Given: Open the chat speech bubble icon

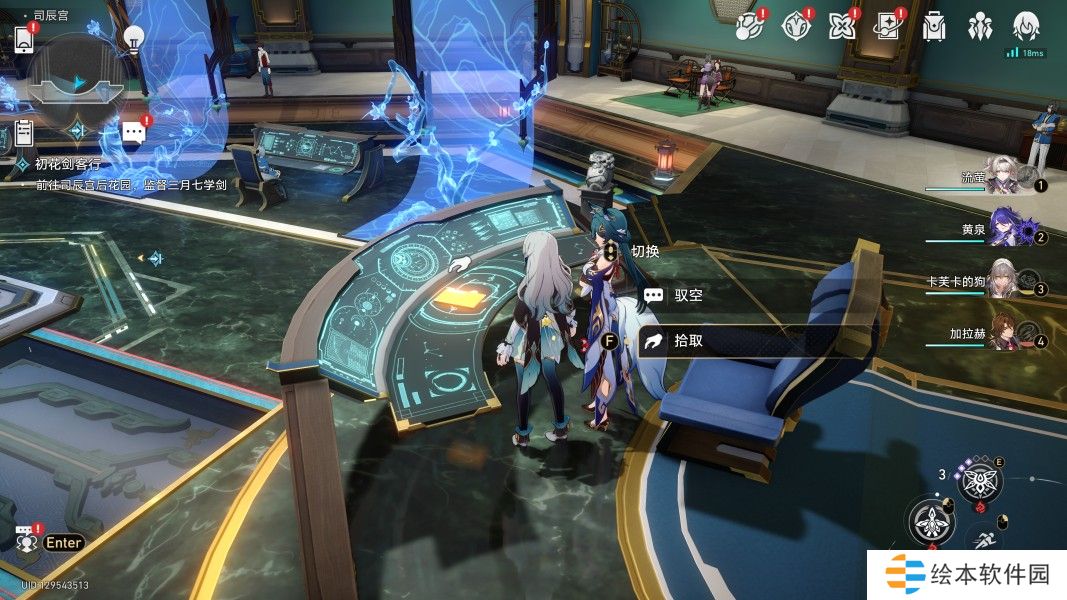Looking at the screenshot, I should [x=133, y=131].
